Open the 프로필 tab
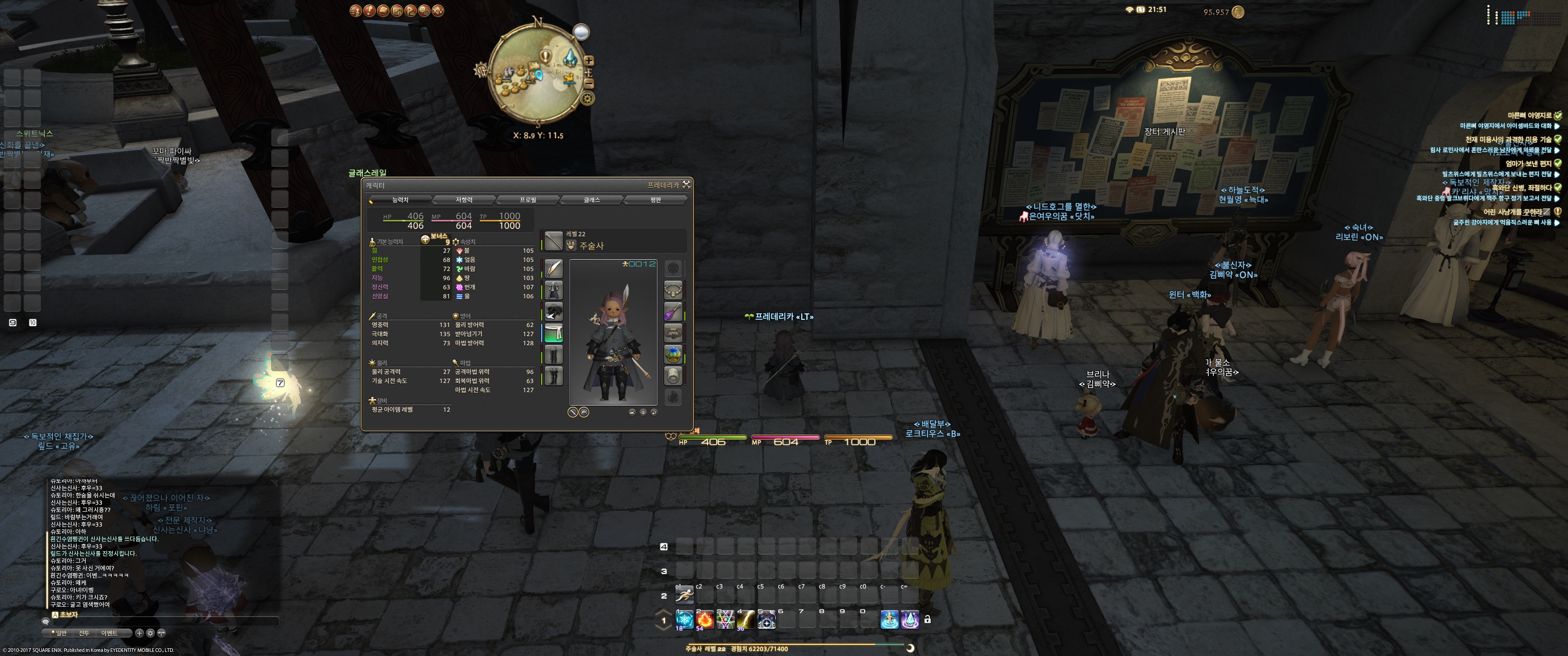This screenshot has height=656, width=1568. [x=528, y=200]
